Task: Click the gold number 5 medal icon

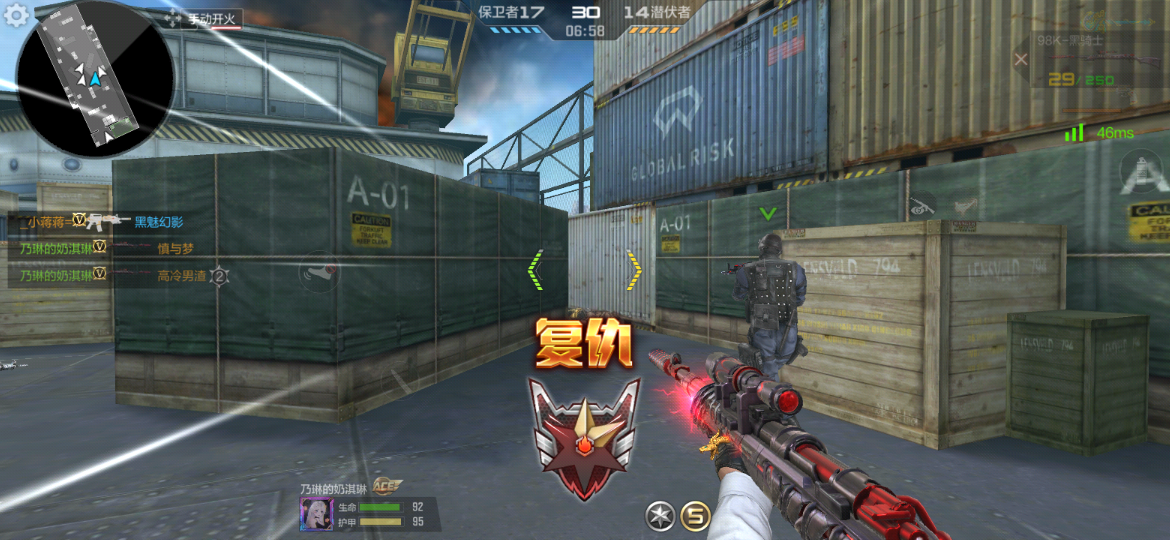Action: [695, 516]
